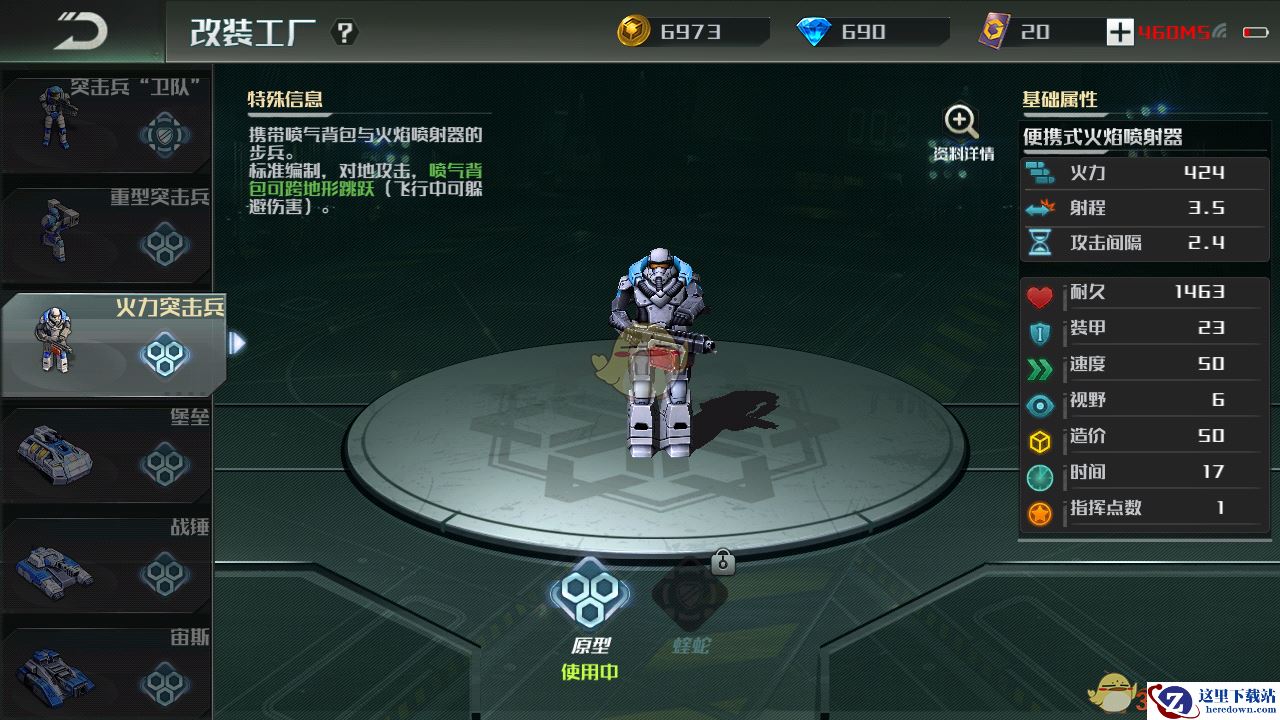1280x720 pixels.
Task: Select the 突击兵"卫队" unit entry
Action: tap(106, 119)
